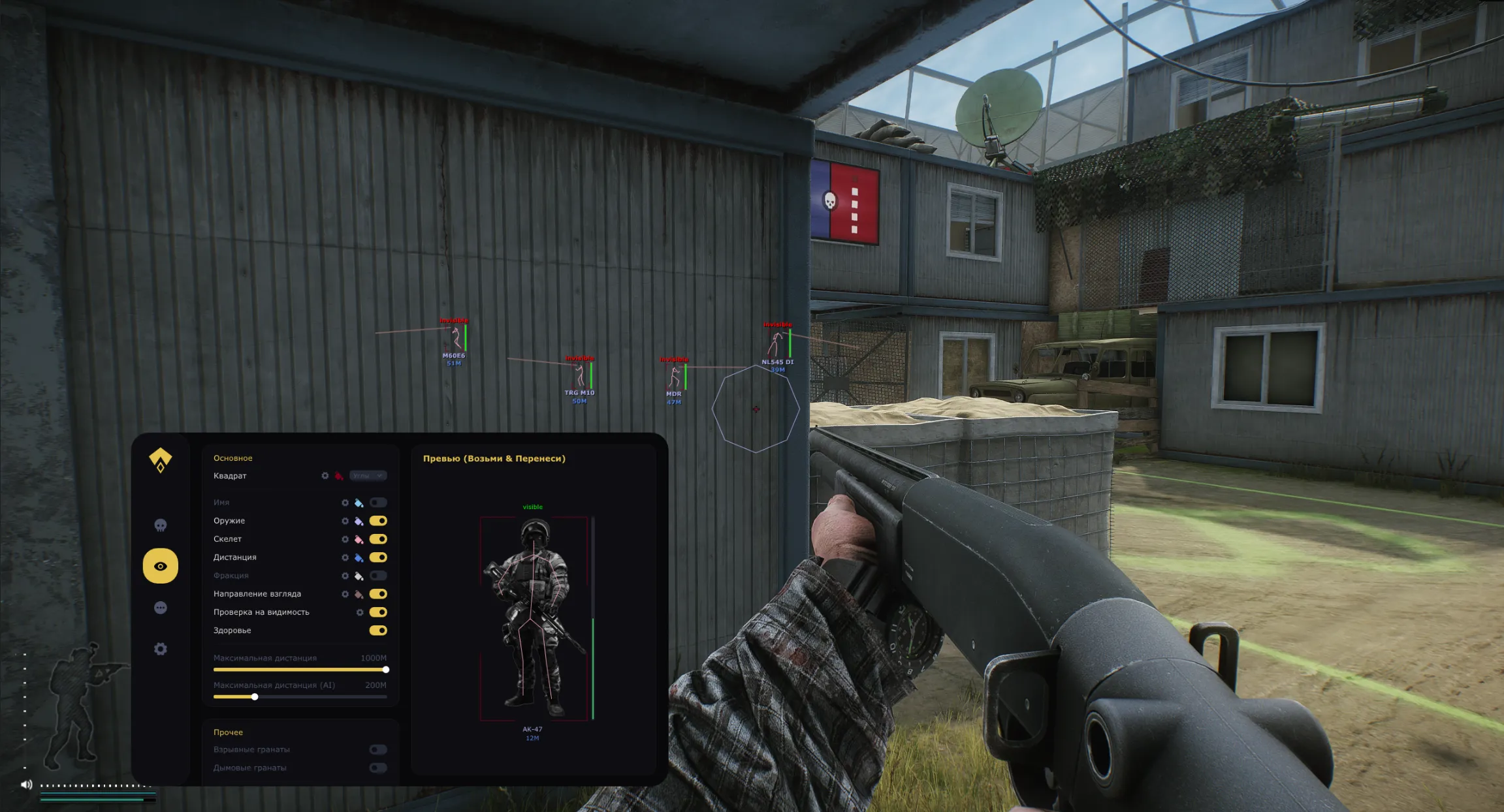Open gear icon for Проверка на видимость
This screenshot has width=1504, height=812.
click(x=360, y=612)
